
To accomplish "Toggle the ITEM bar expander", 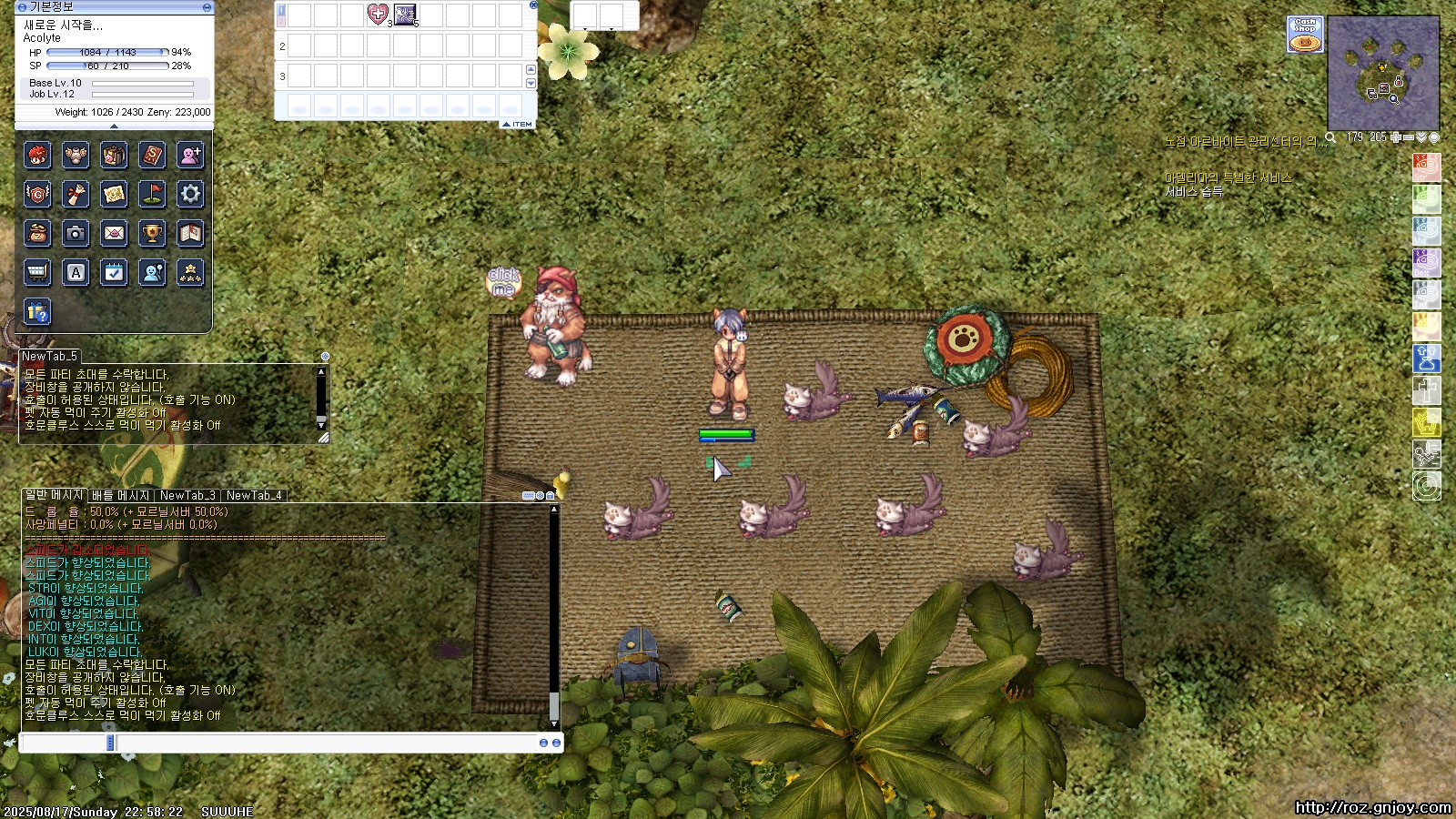I will tap(518, 124).
